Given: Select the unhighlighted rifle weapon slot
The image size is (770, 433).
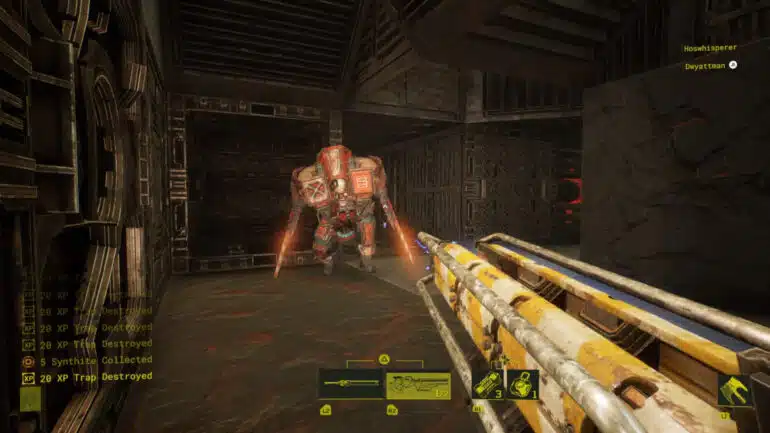Looking at the screenshot, I should tap(351, 385).
